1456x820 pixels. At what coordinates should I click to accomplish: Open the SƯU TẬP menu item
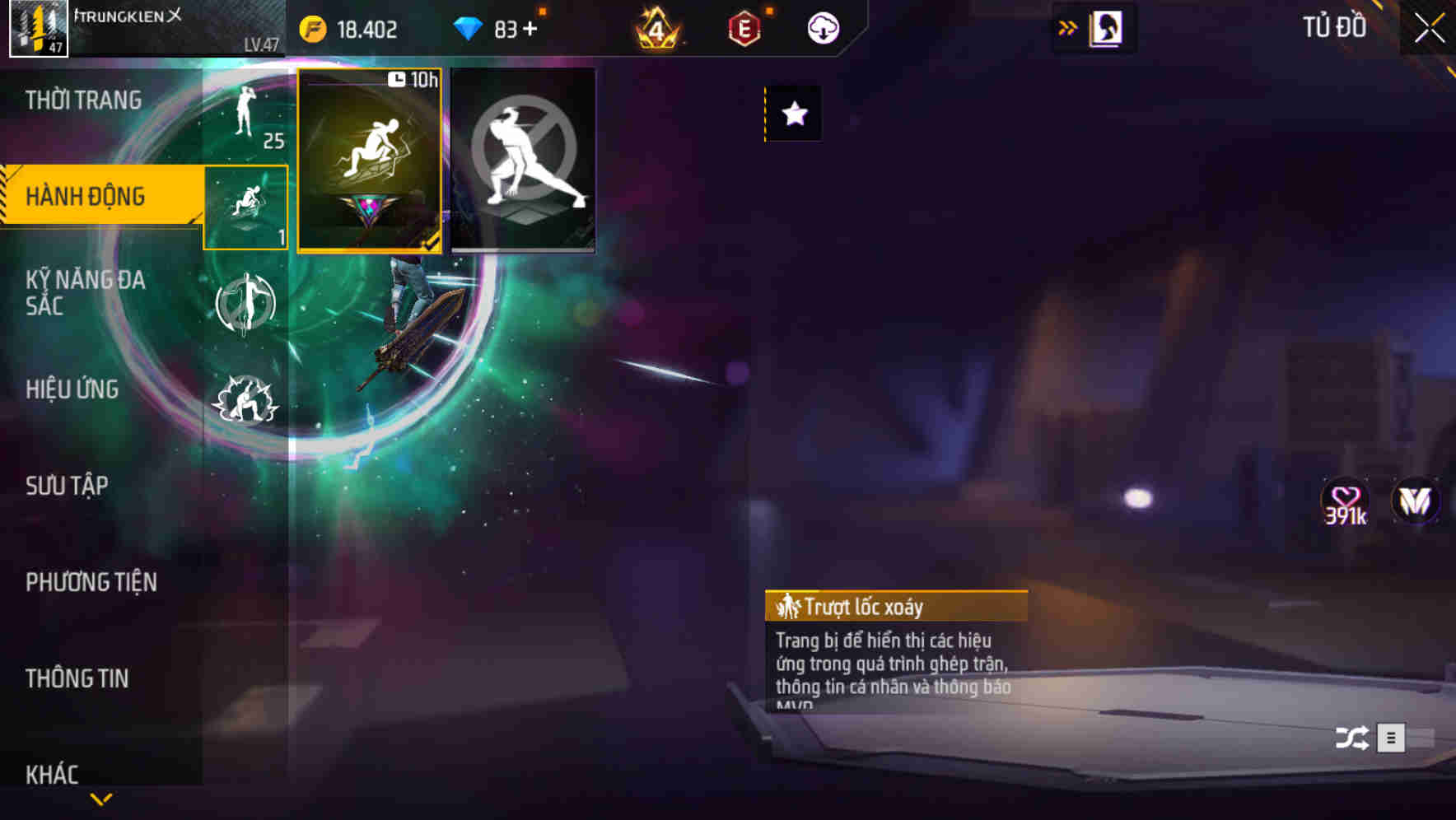coord(66,486)
